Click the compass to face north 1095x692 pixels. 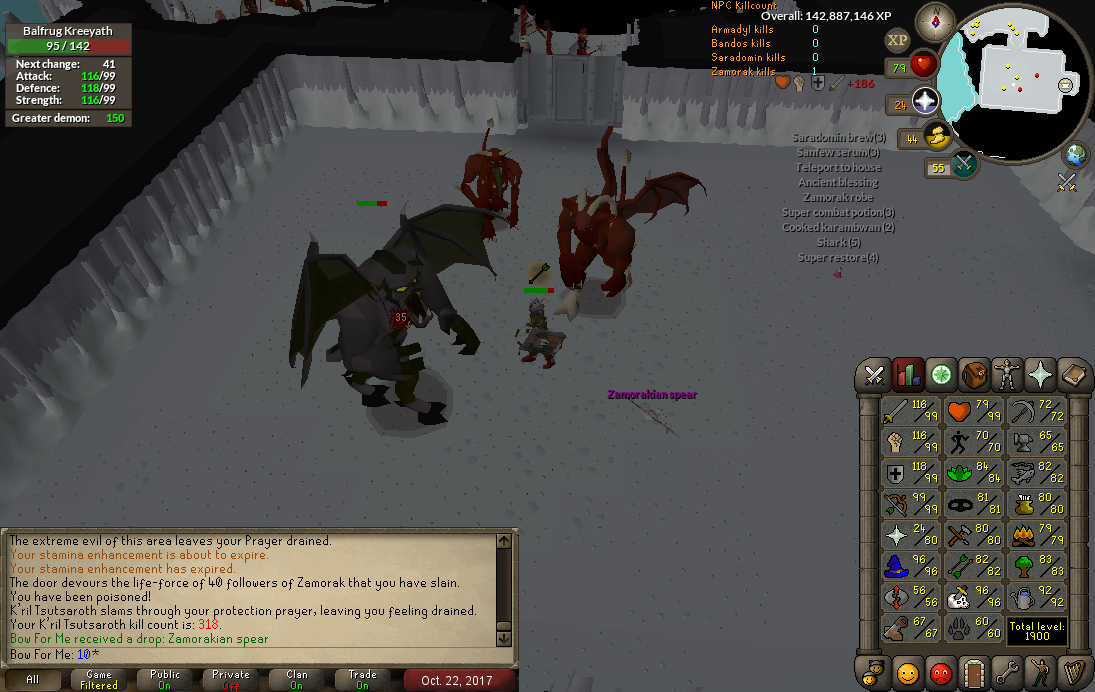pyautogui.click(x=936, y=22)
